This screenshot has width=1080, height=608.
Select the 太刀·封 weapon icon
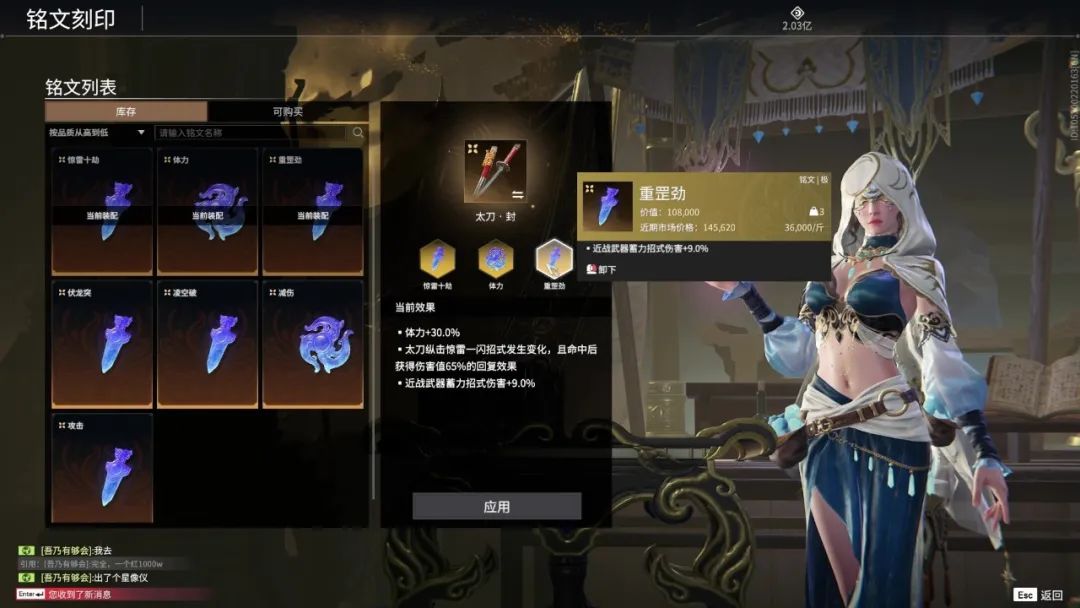click(495, 172)
